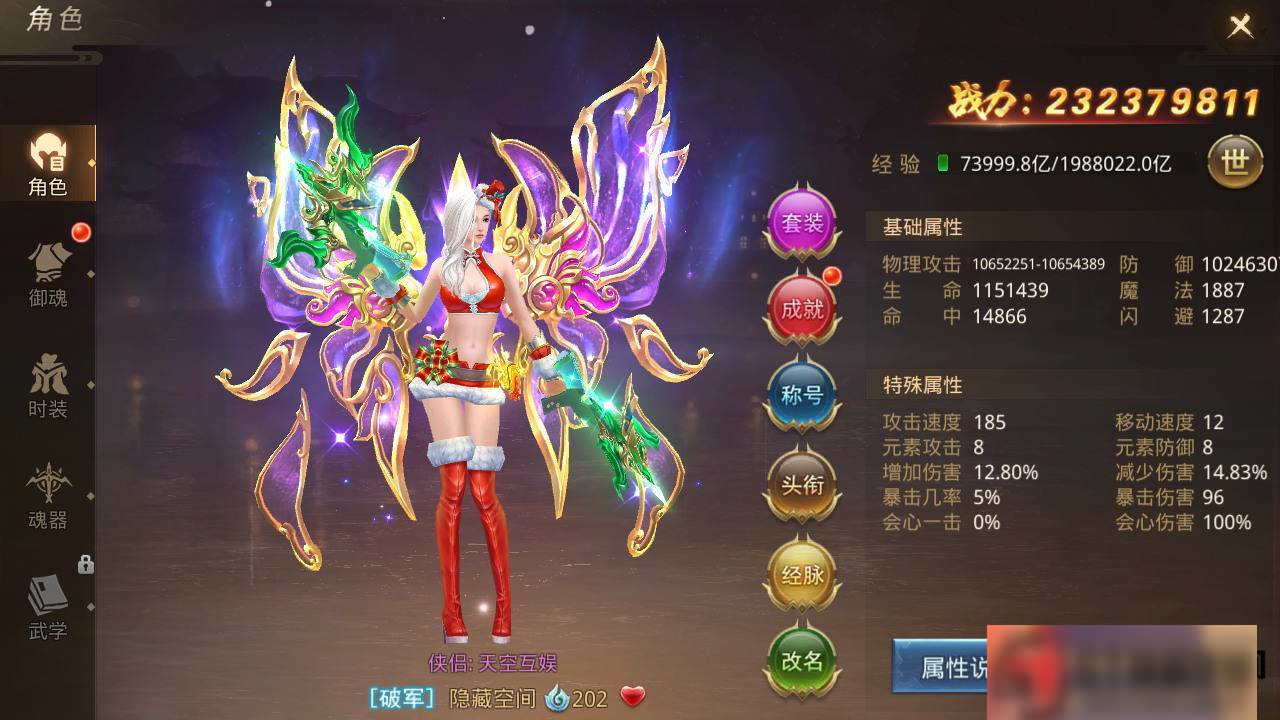Close the character window with the X
Image resolution: width=1280 pixels, height=720 pixels.
tap(1239, 25)
